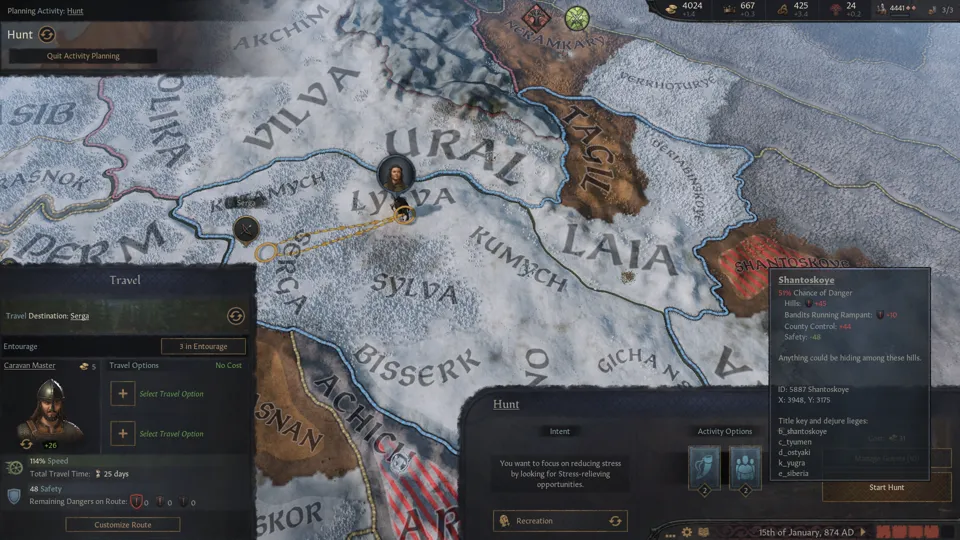Select the second travel option slot

122,434
